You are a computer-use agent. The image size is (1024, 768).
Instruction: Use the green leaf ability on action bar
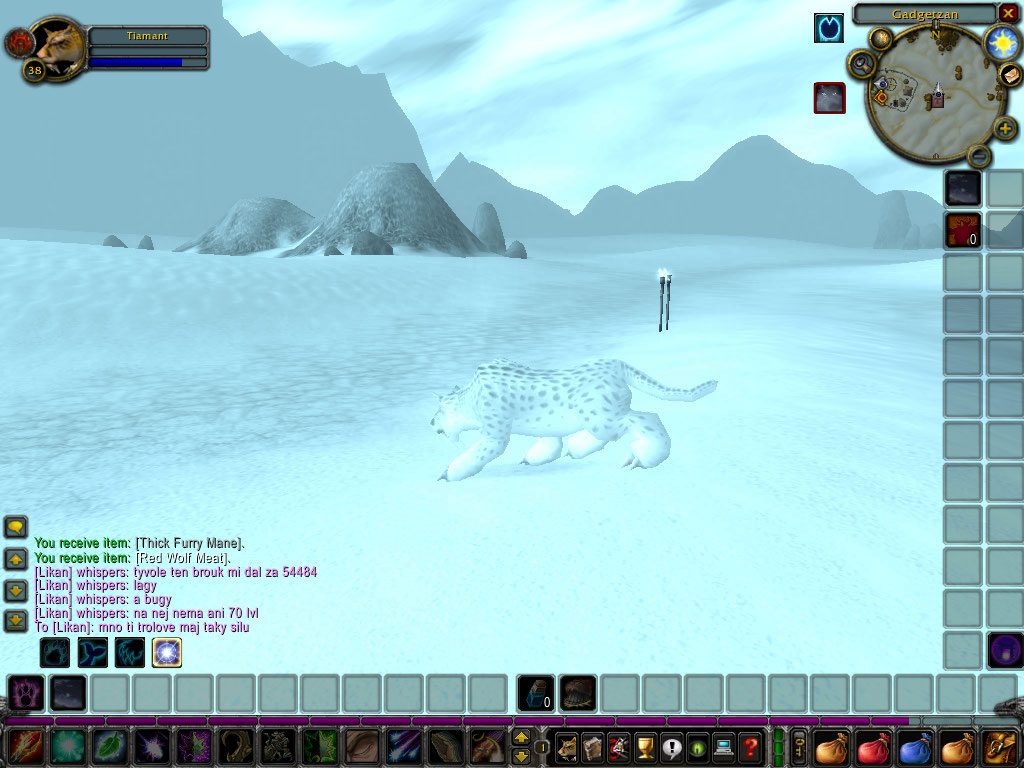click(109, 747)
